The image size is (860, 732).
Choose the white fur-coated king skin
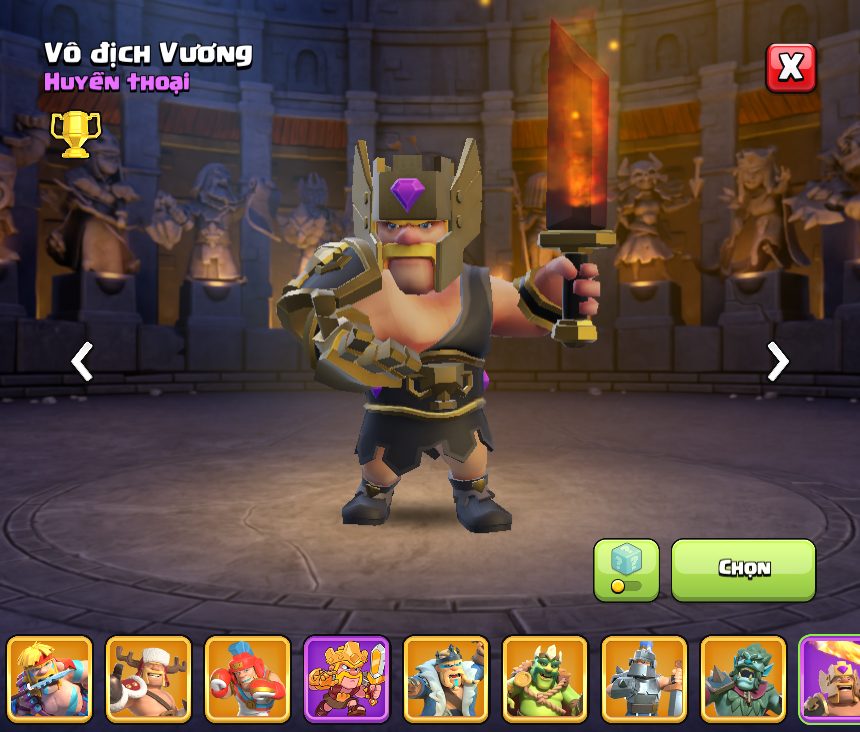(446, 679)
